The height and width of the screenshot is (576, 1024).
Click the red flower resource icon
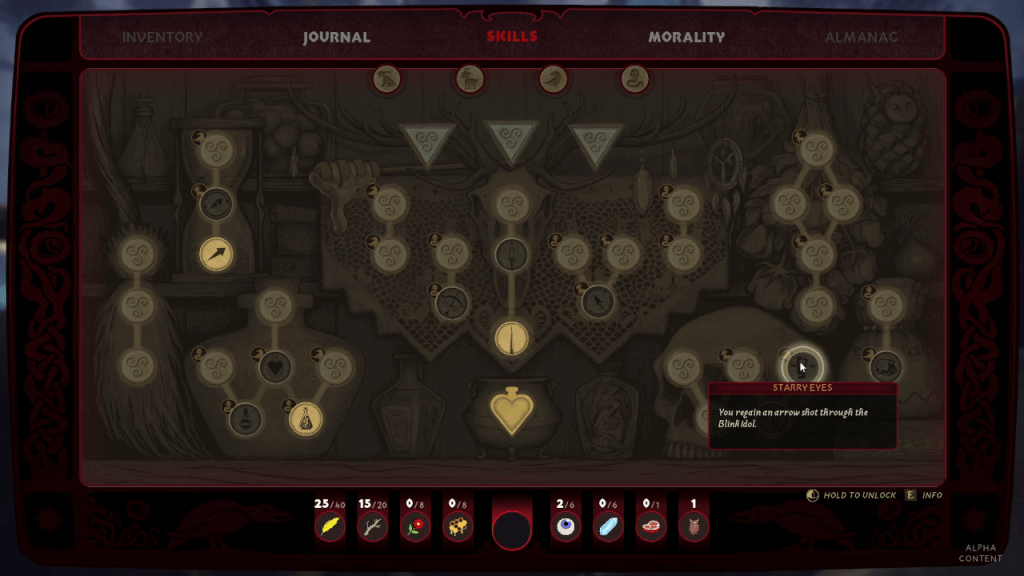click(415, 526)
